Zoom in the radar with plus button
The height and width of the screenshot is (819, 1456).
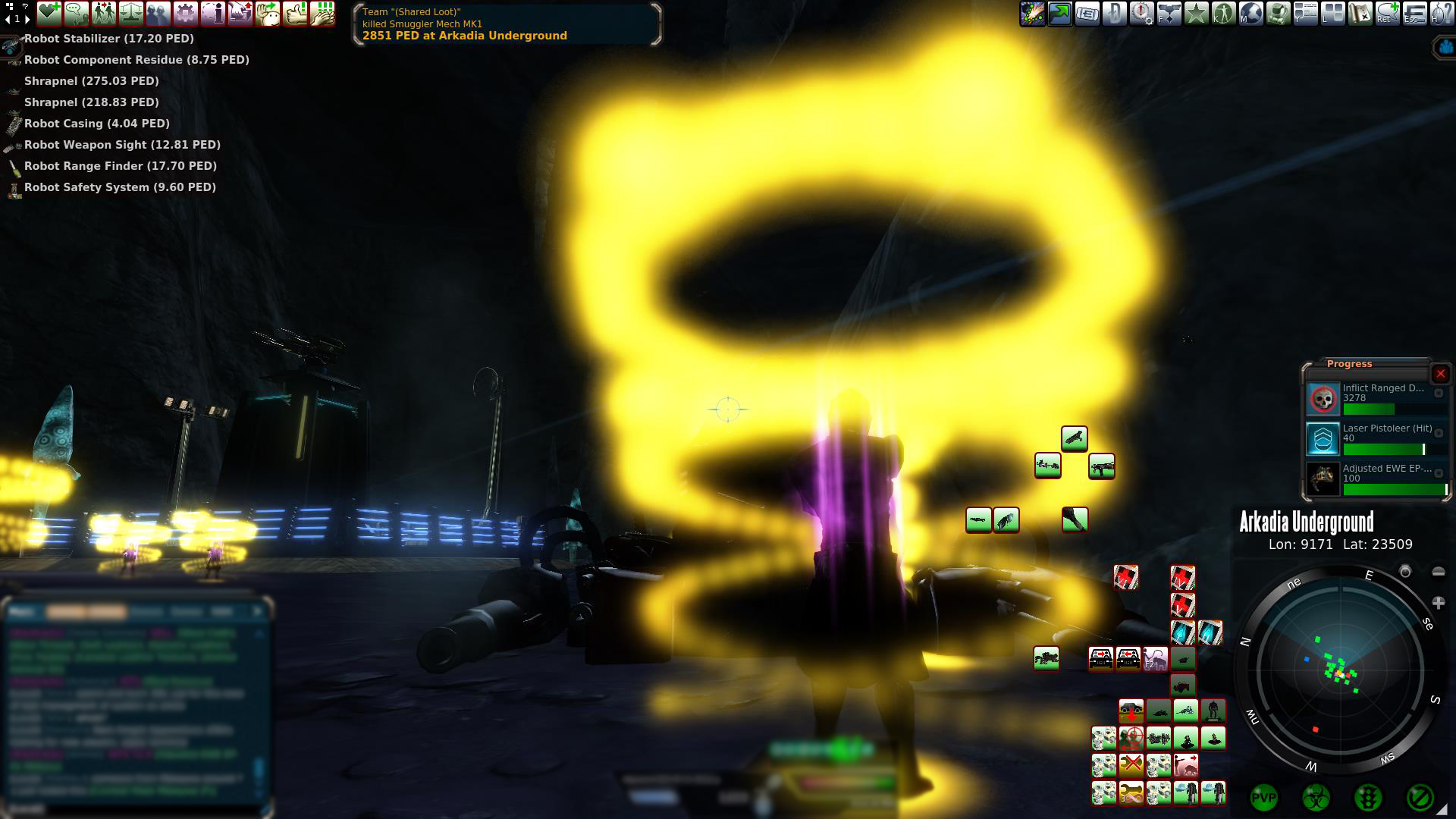[x=1438, y=603]
